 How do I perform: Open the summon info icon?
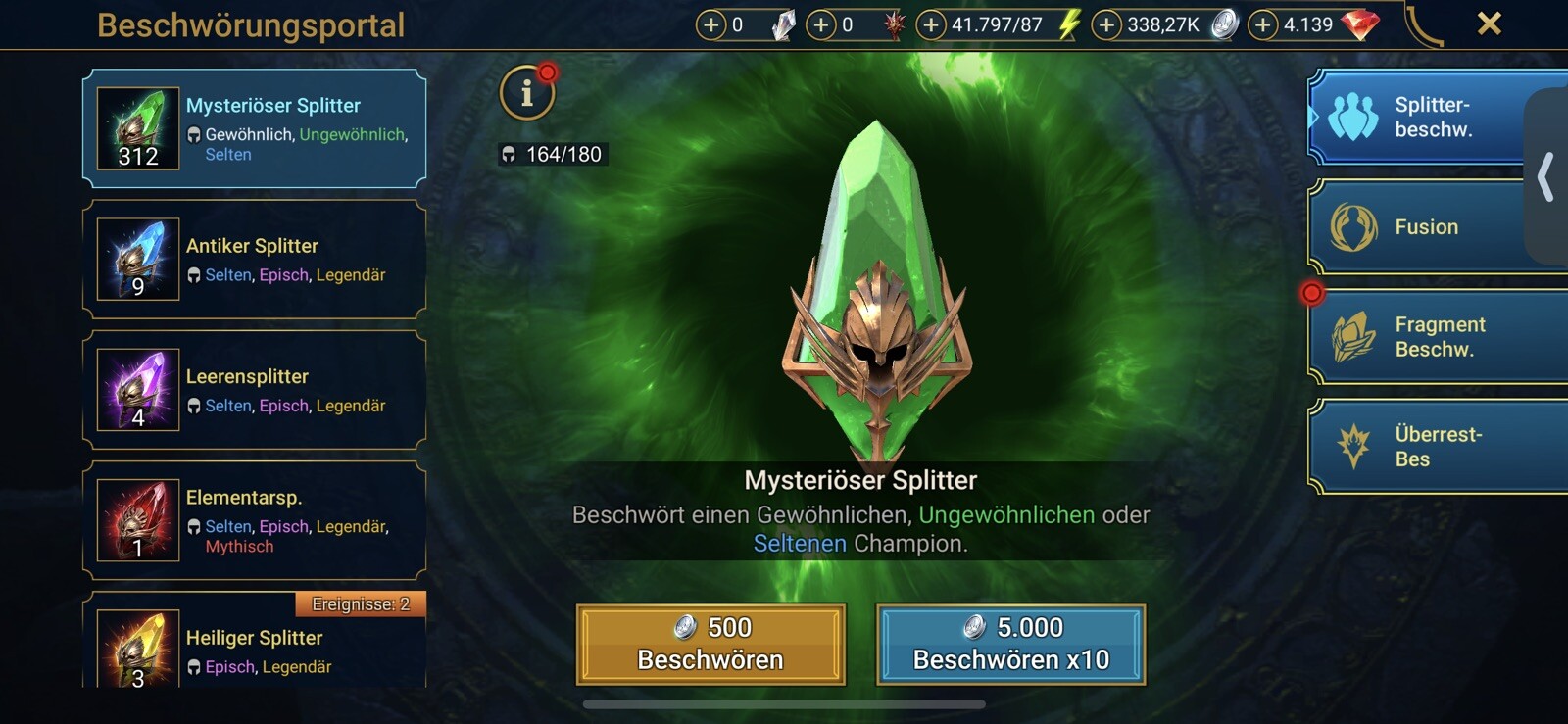coord(527,93)
